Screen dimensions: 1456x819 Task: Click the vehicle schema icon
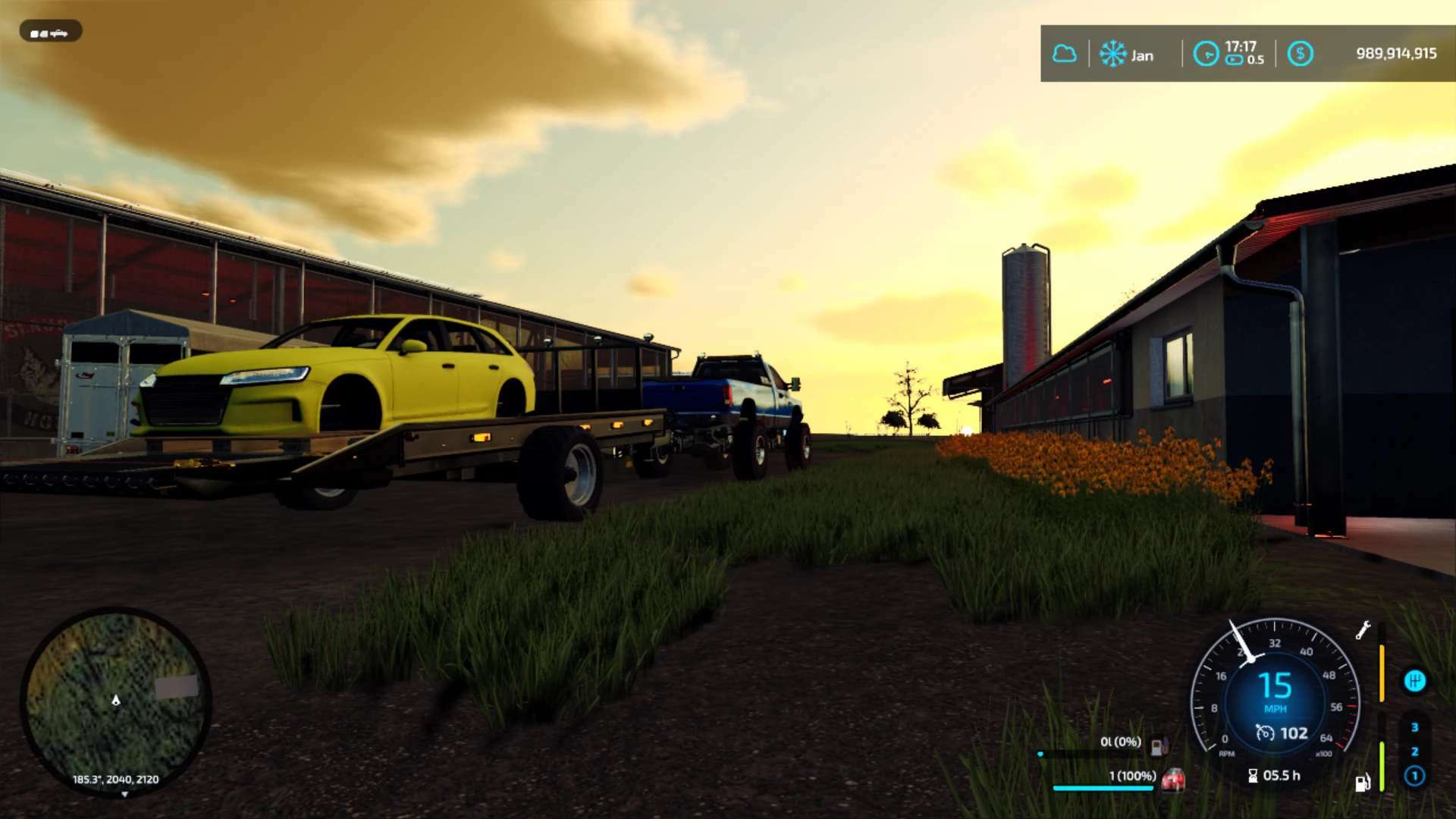click(x=50, y=33)
